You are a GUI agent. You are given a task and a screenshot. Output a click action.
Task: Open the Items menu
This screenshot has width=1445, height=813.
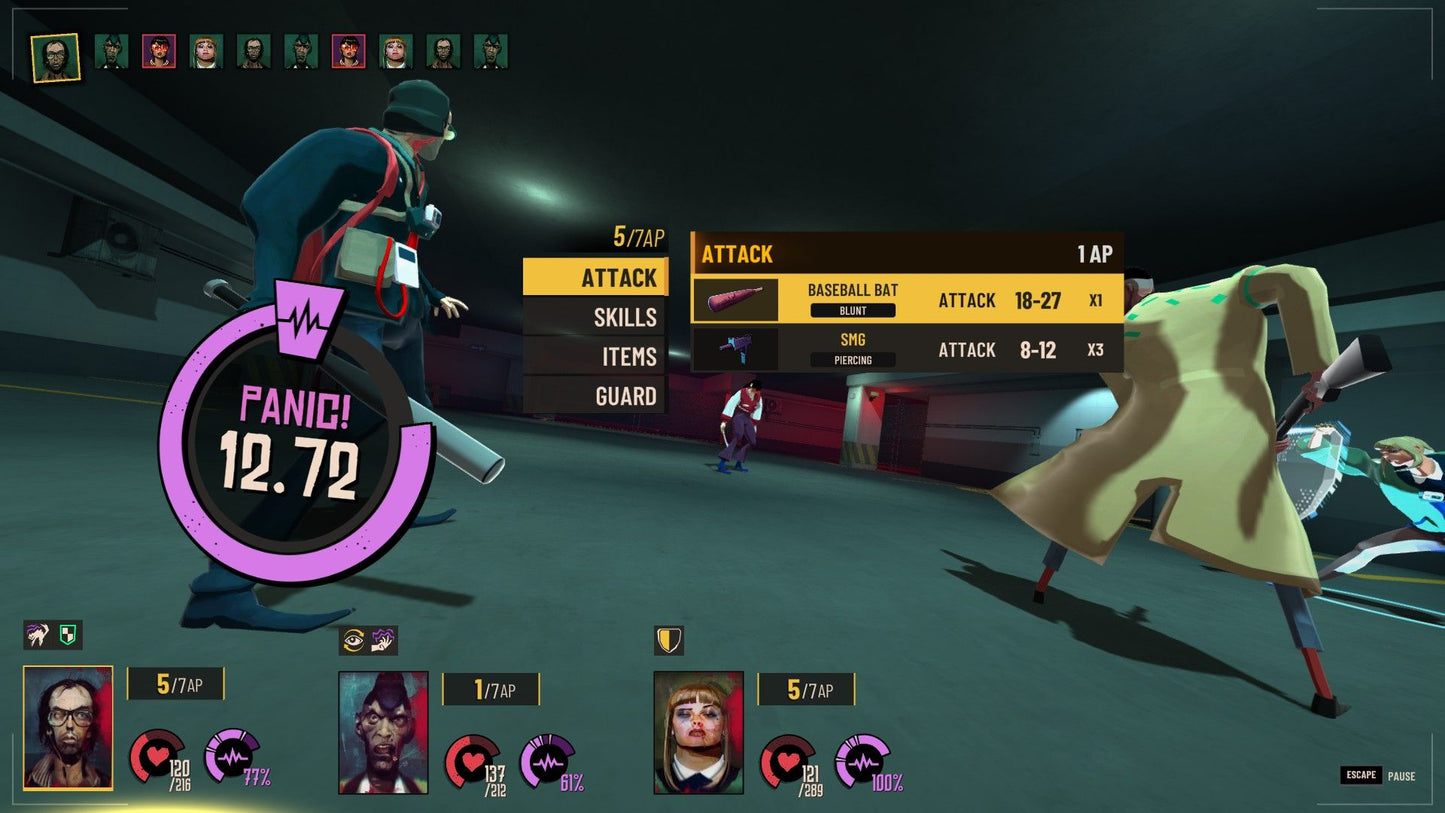click(x=596, y=356)
